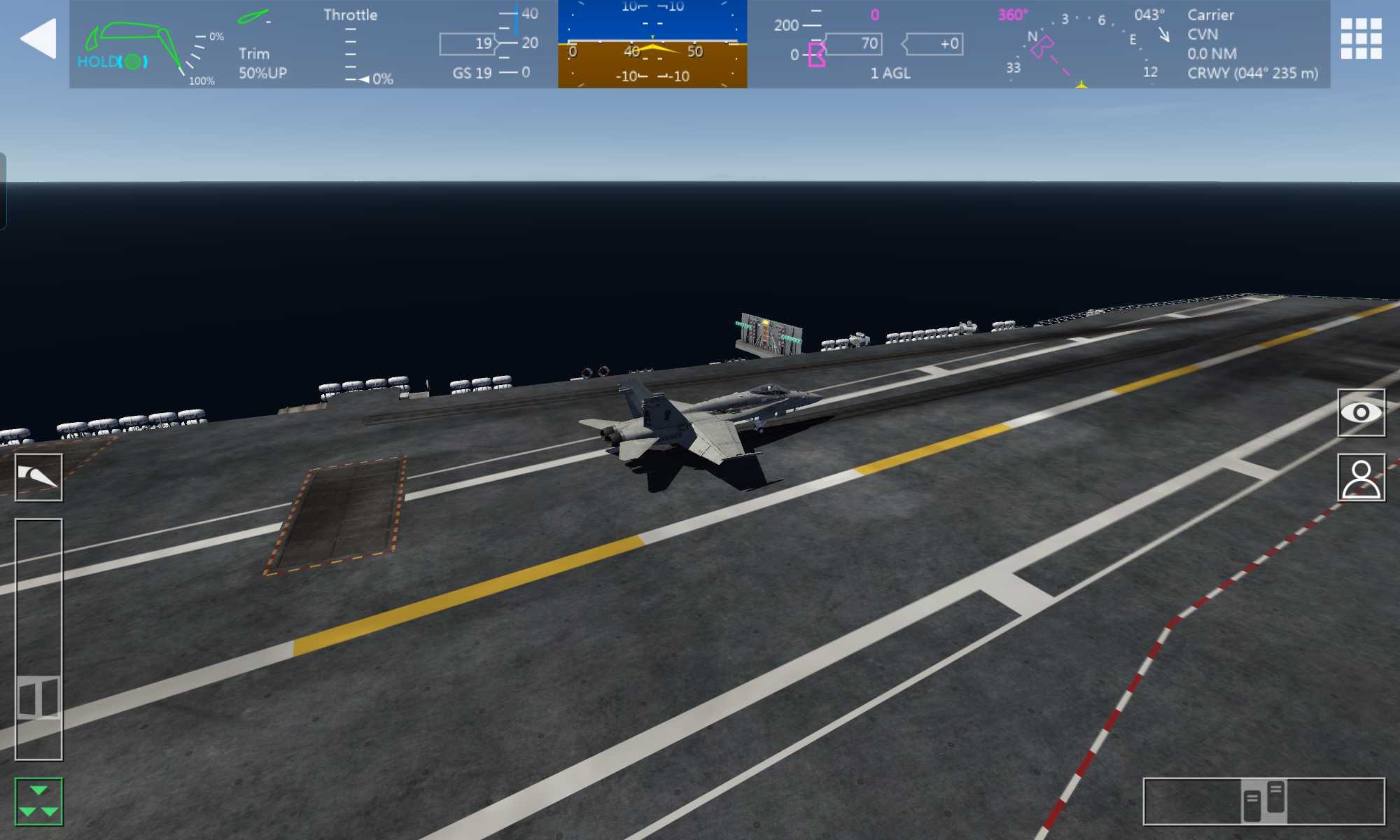Click the horizontal rudder slider
Viewport: 1400px width, 840px height.
(x=1263, y=801)
